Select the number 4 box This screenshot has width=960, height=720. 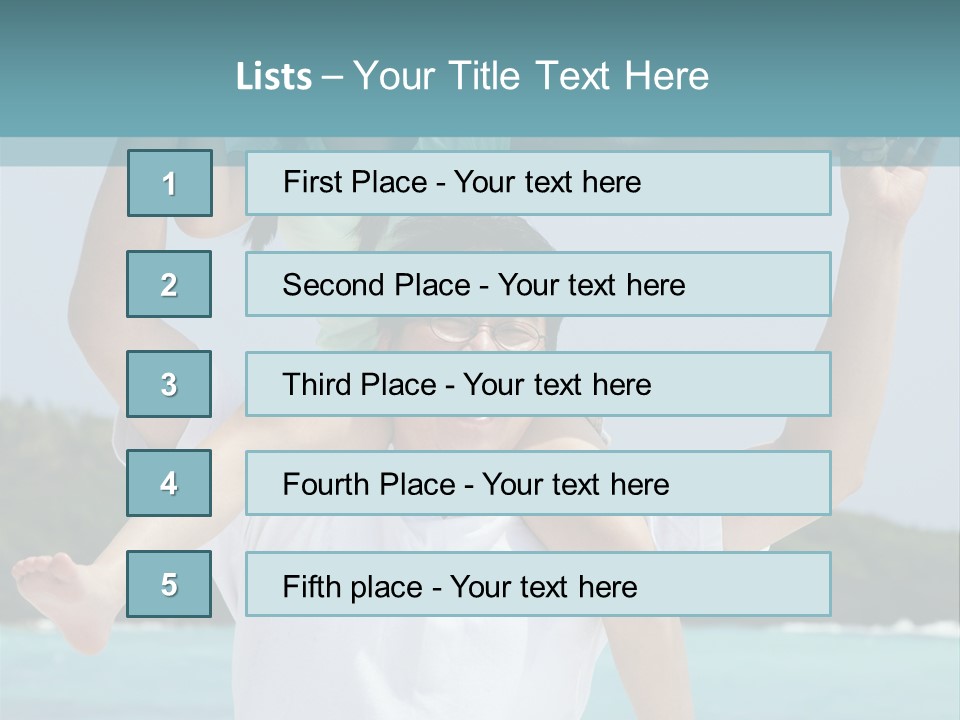point(169,483)
